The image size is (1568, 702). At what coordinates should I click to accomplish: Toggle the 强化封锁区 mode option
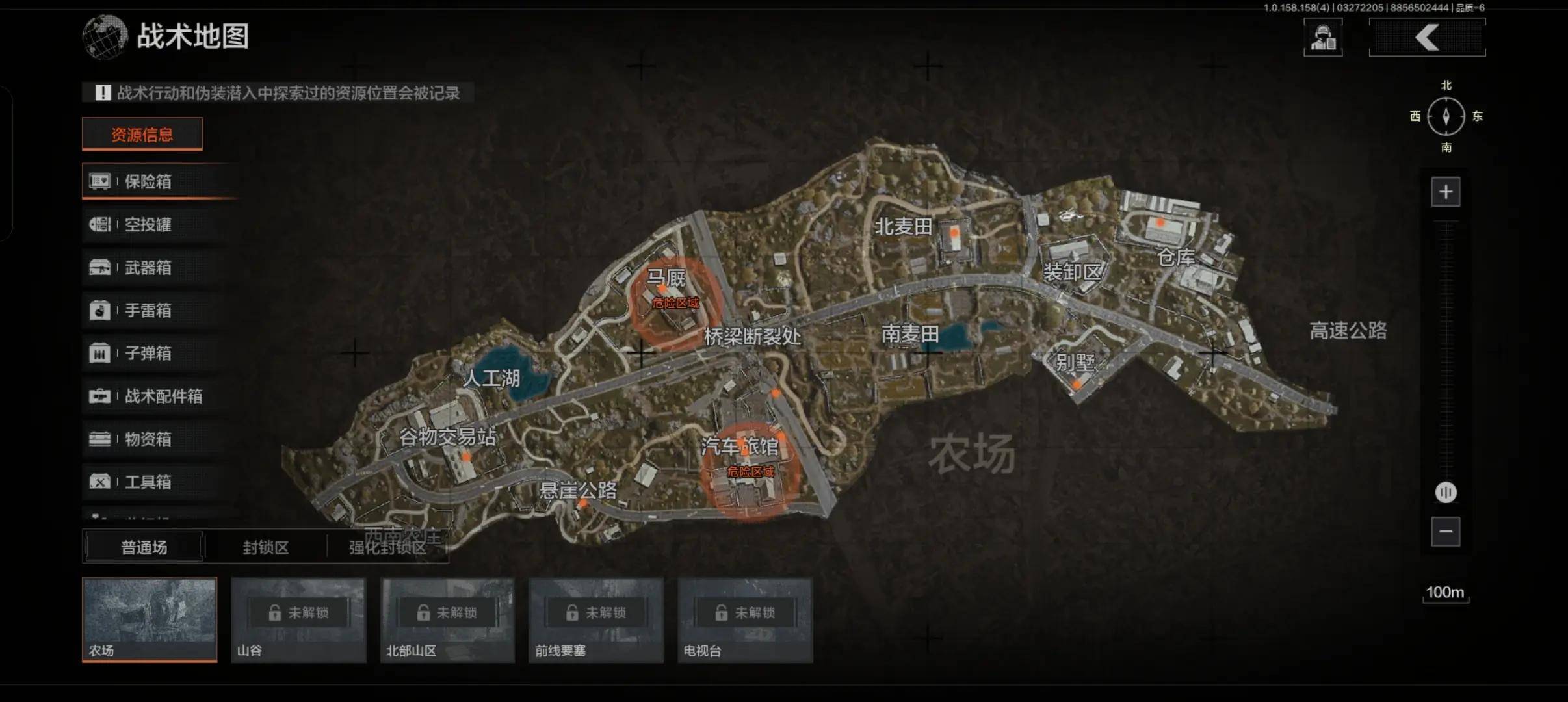point(391,547)
